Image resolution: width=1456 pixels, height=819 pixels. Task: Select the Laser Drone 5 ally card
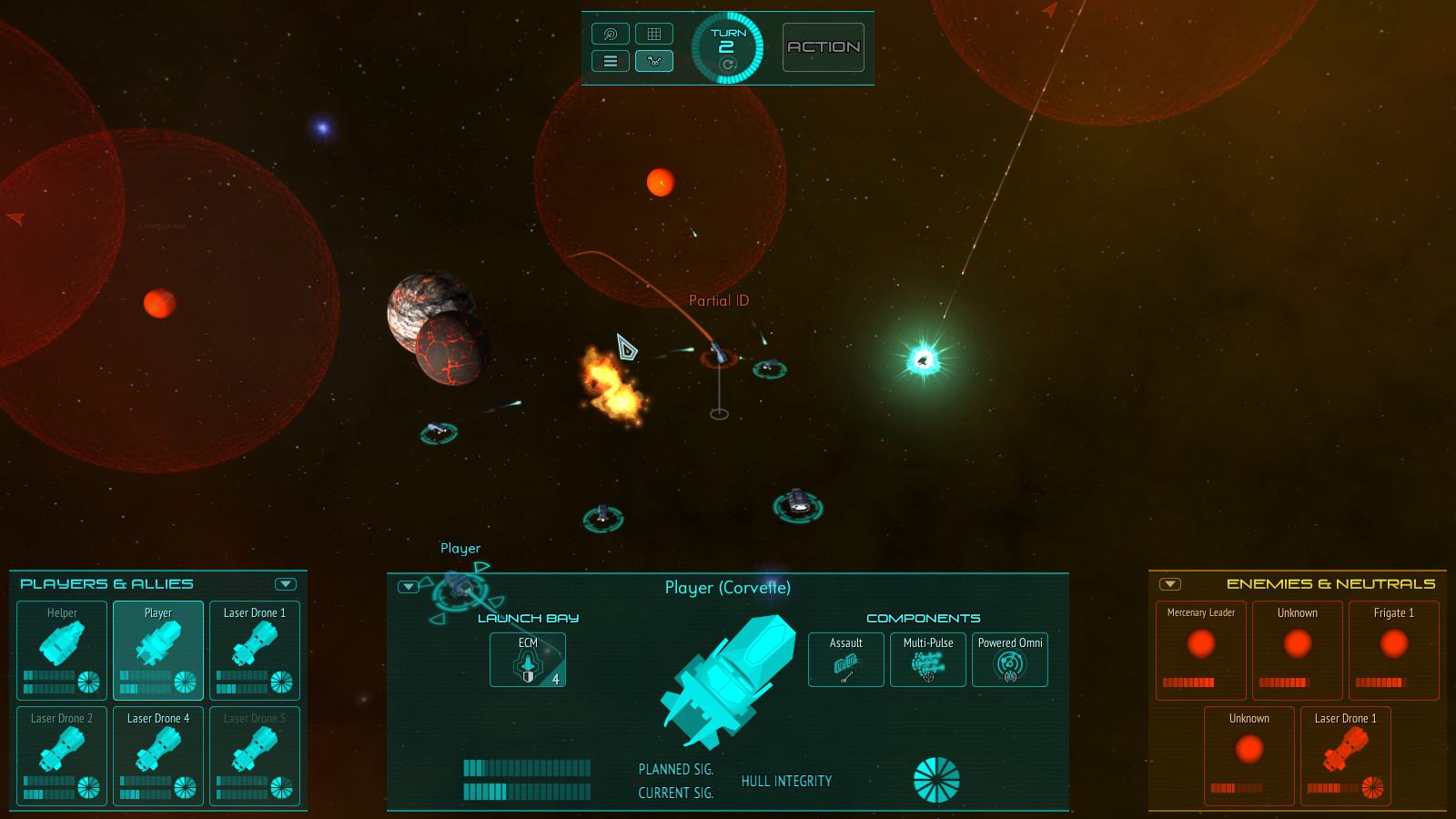(255, 755)
